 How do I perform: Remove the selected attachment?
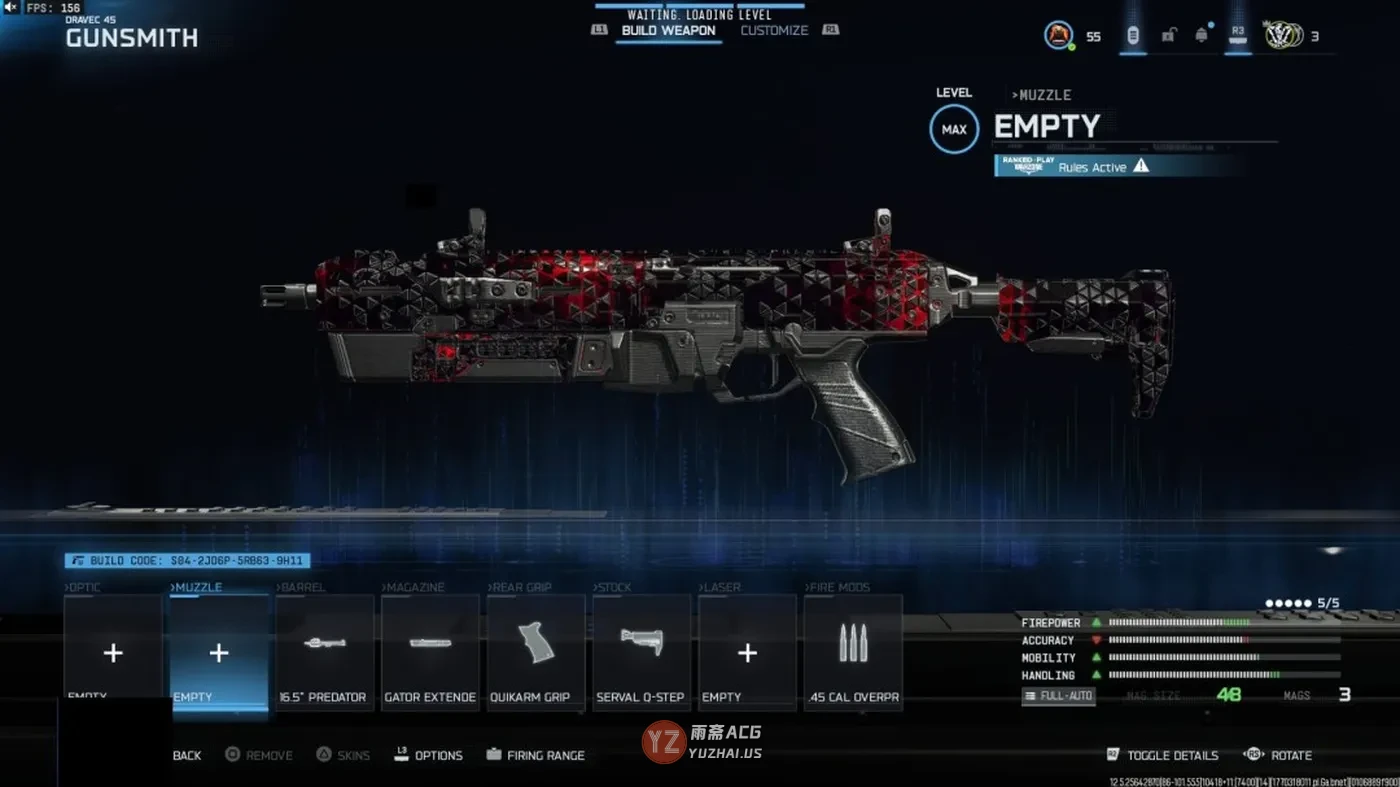click(259, 756)
